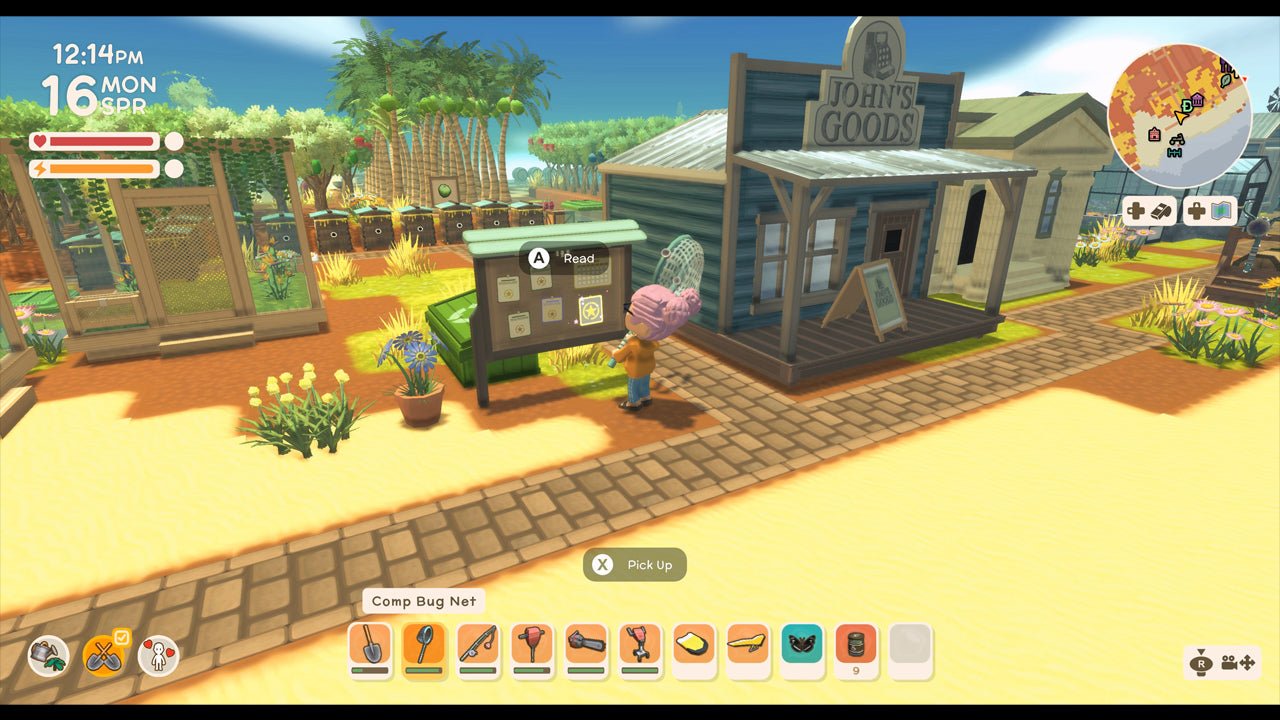Open the map via the map button
This screenshot has width=1280, height=720.
coord(1220,212)
